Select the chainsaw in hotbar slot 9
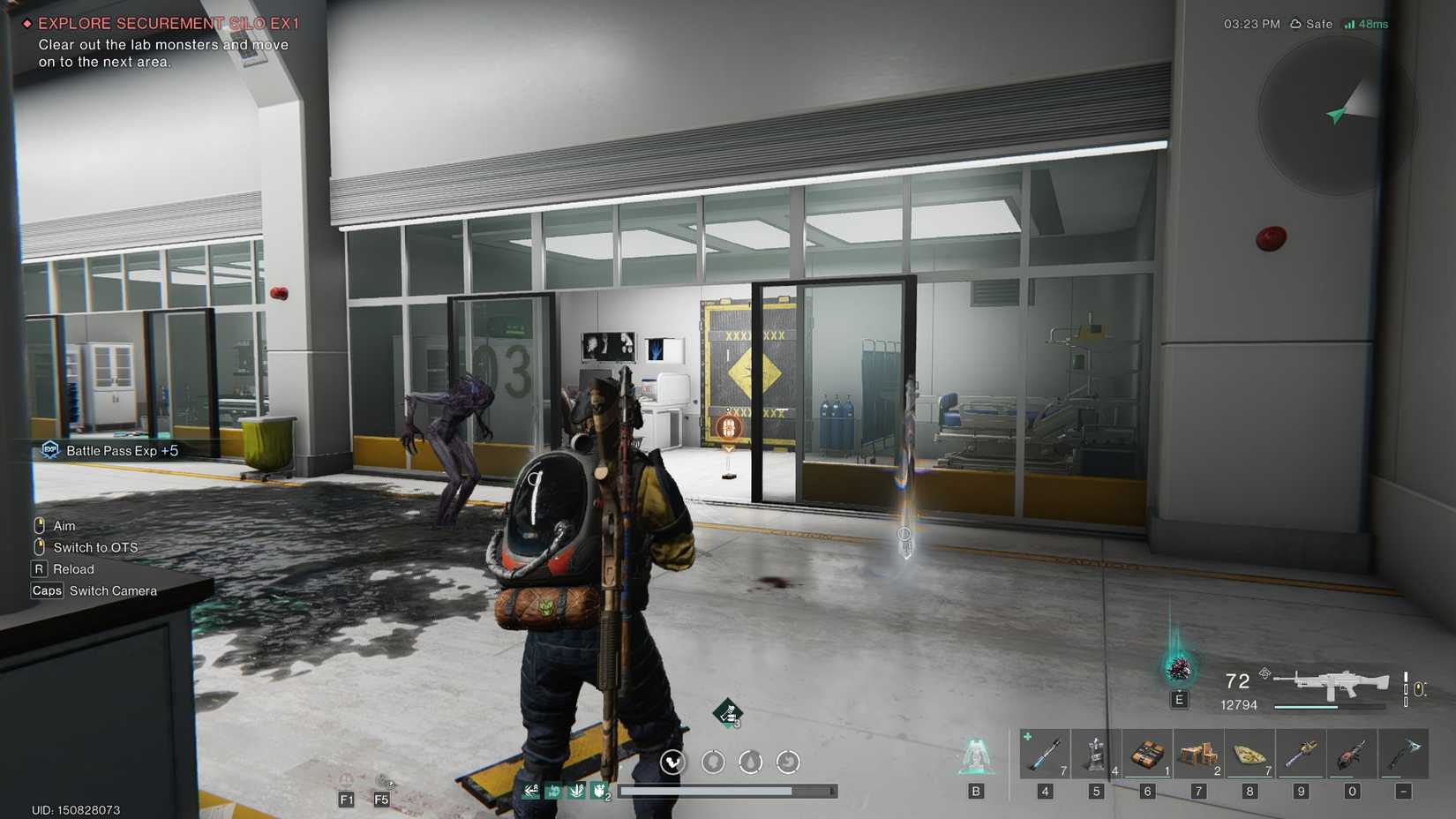 click(1301, 755)
